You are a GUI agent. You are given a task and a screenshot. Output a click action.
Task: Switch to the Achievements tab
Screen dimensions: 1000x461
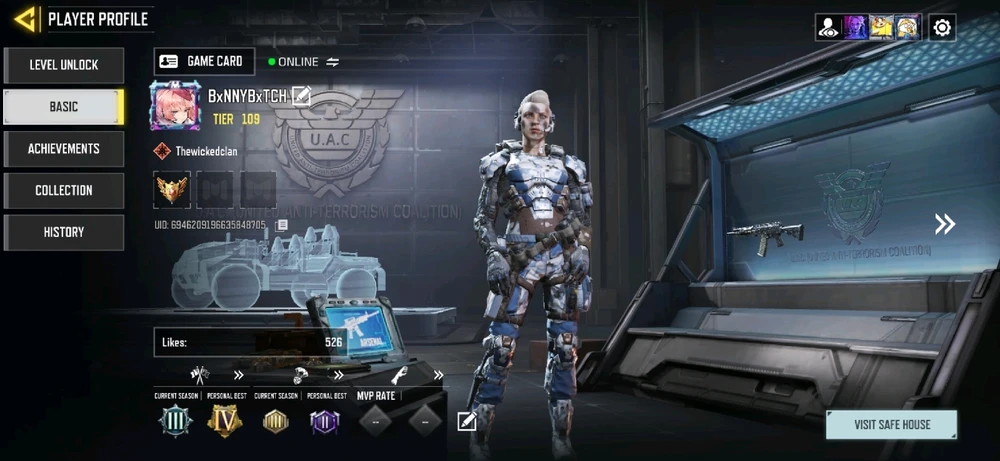coord(64,149)
